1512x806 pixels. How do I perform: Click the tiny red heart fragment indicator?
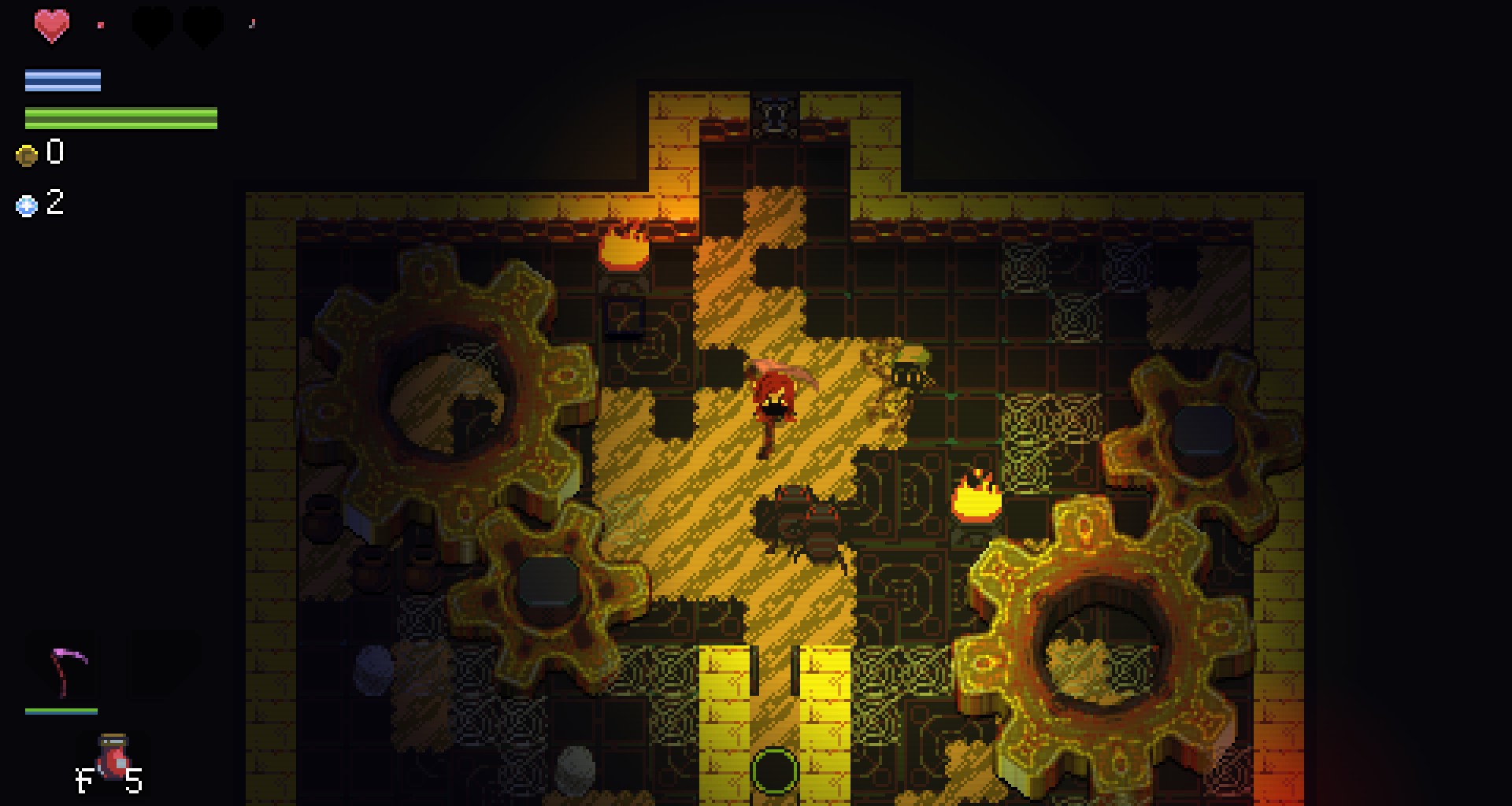100,26
